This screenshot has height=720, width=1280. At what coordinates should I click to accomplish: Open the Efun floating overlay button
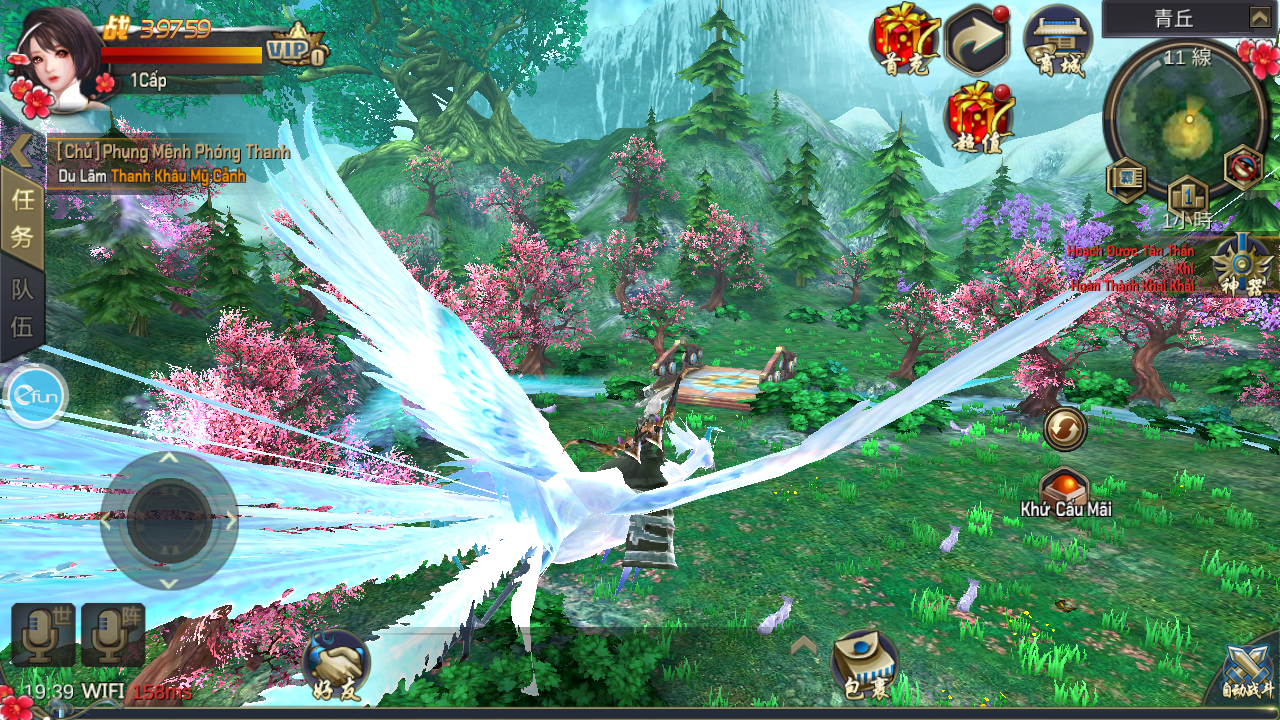coord(35,397)
